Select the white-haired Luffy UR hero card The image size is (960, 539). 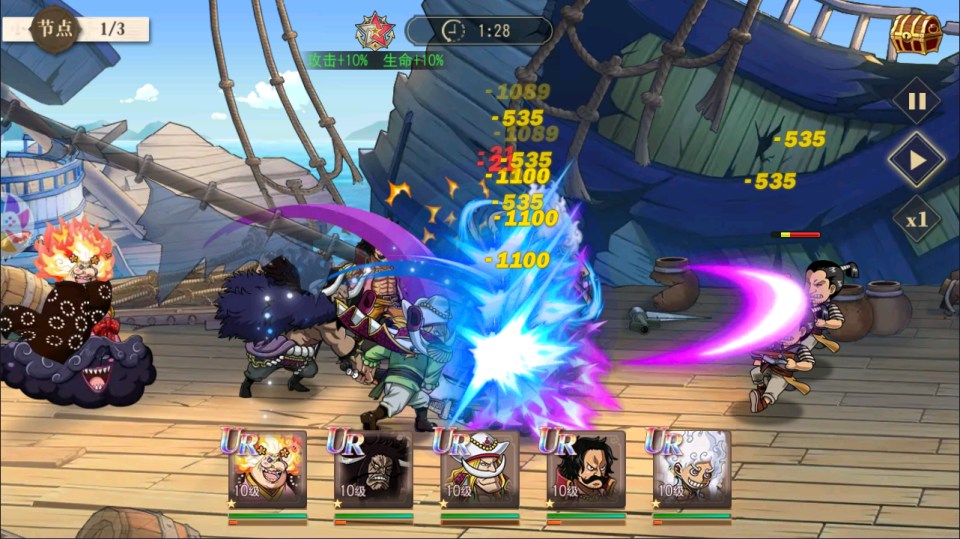coord(692,470)
